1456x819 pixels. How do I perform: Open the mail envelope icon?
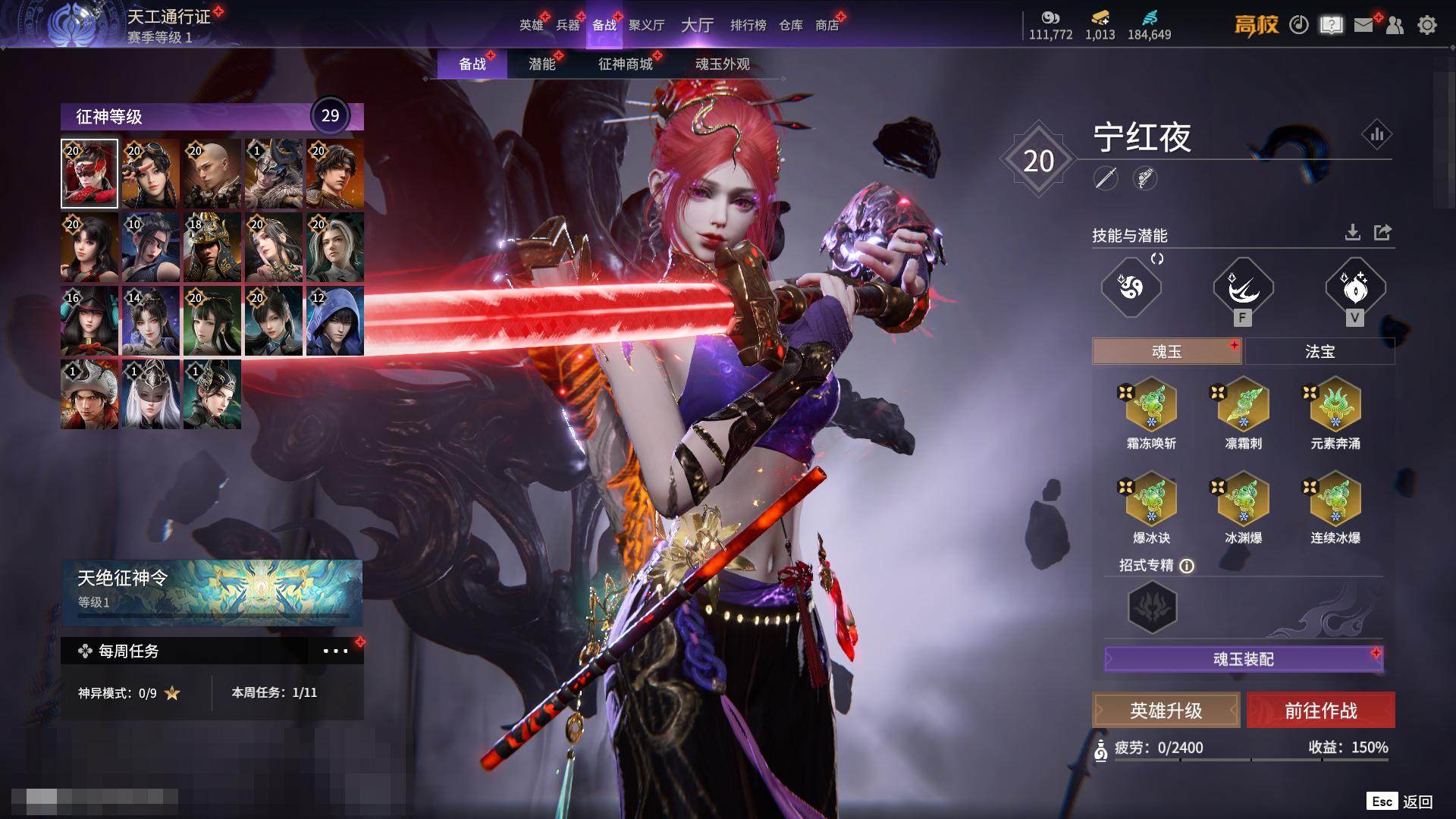pos(1363,25)
